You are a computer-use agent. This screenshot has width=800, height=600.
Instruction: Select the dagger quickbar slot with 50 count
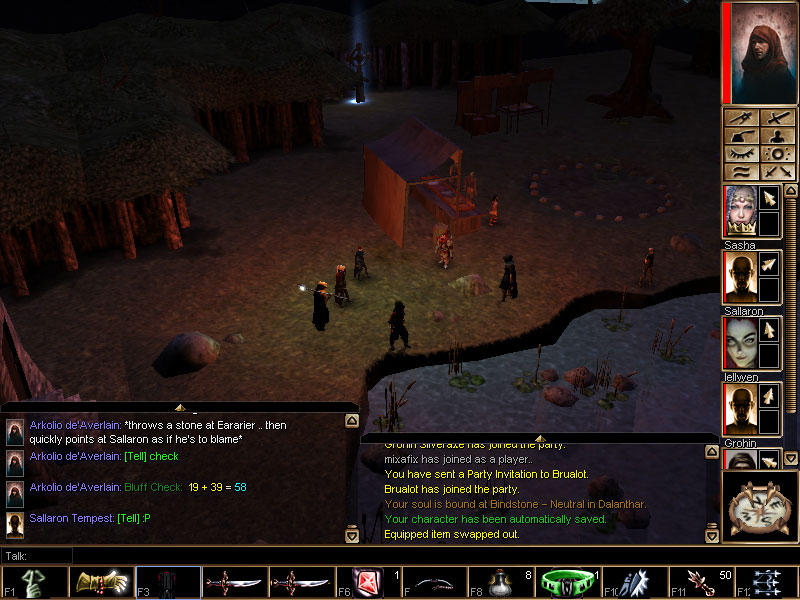[x=700, y=582]
